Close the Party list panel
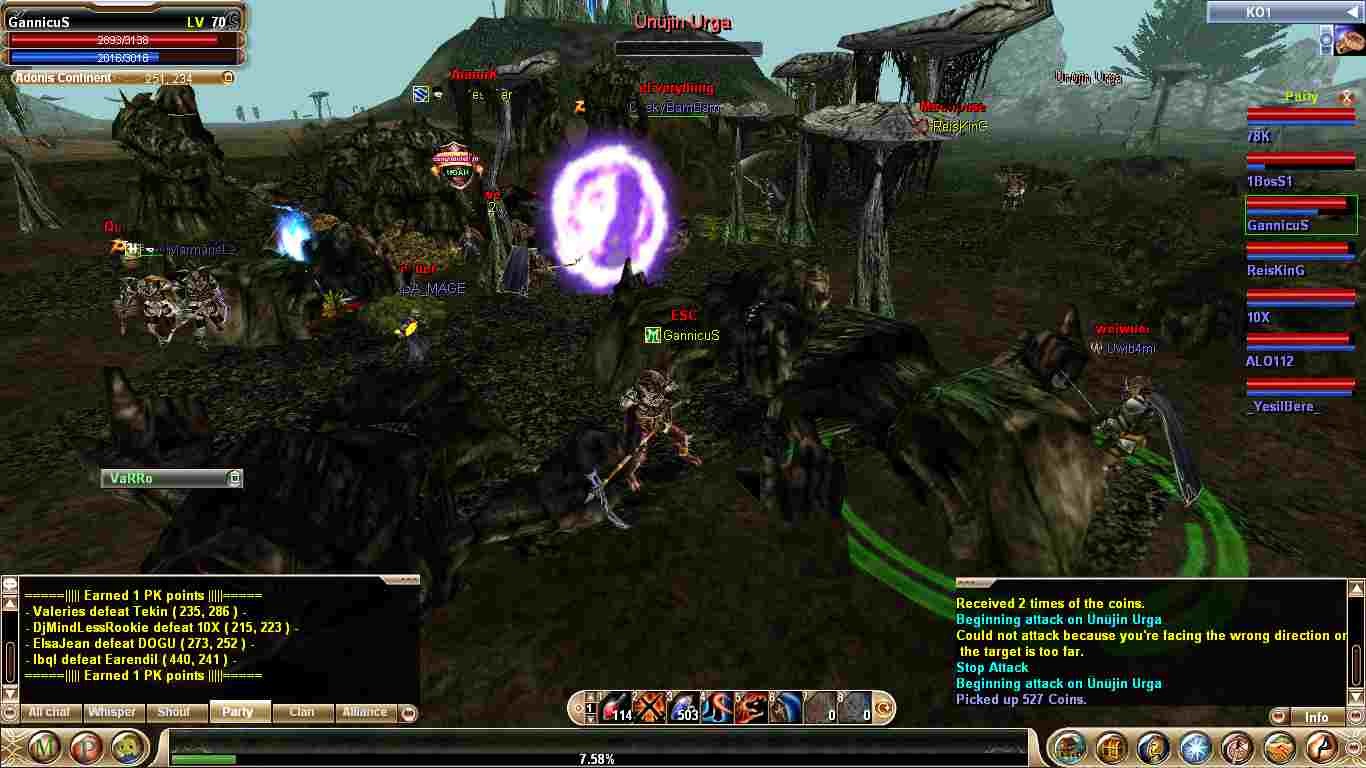The image size is (1366, 768). click(x=1346, y=97)
